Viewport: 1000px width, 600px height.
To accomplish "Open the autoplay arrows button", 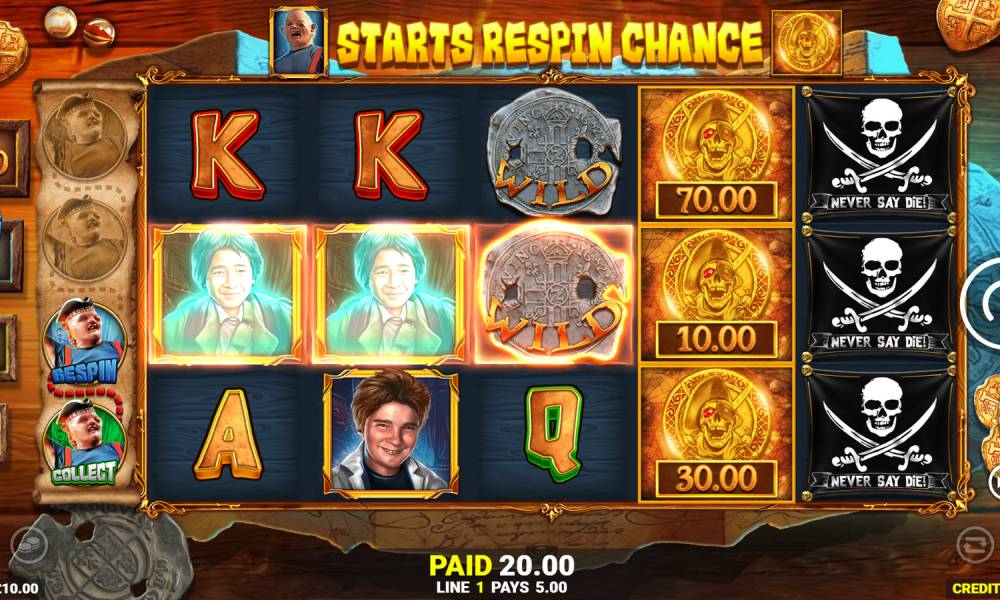I will click(971, 543).
